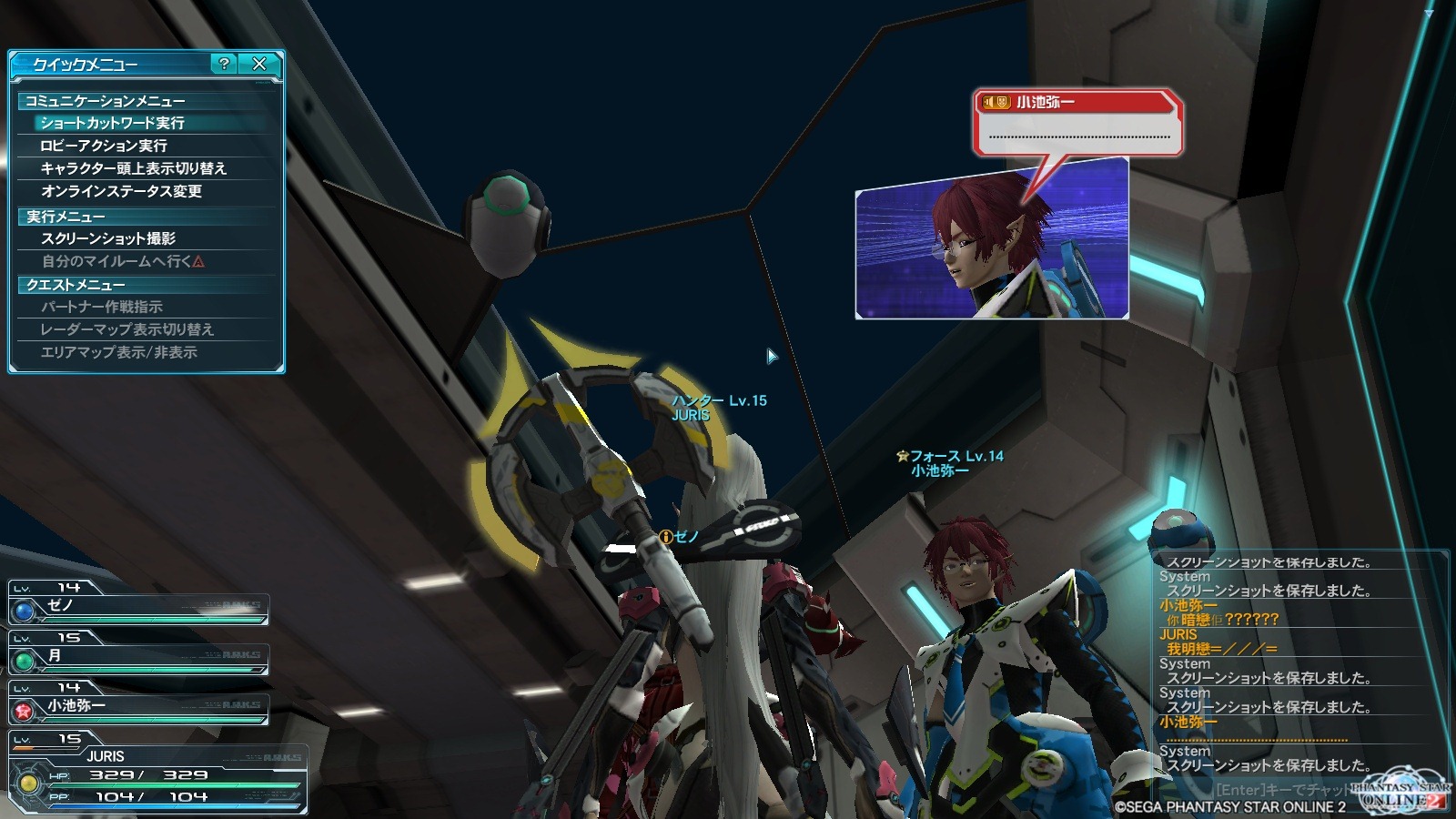Click the quick menu help question mark
This screenshot has height=819, width=1456.
[x=224, y=64]
